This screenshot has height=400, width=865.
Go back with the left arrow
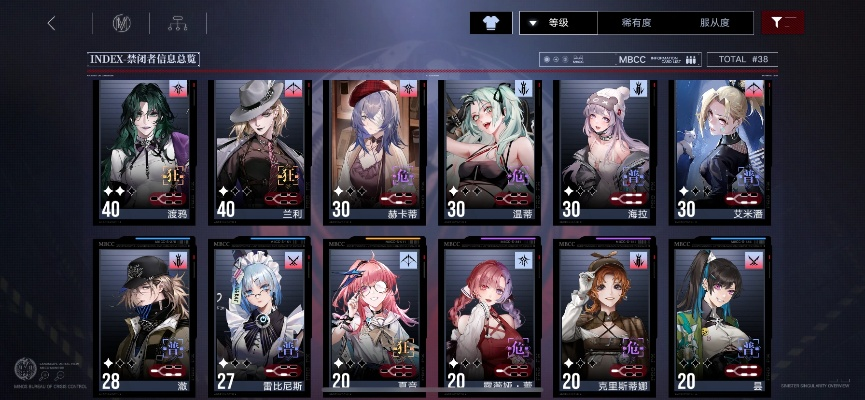[51, 23]
